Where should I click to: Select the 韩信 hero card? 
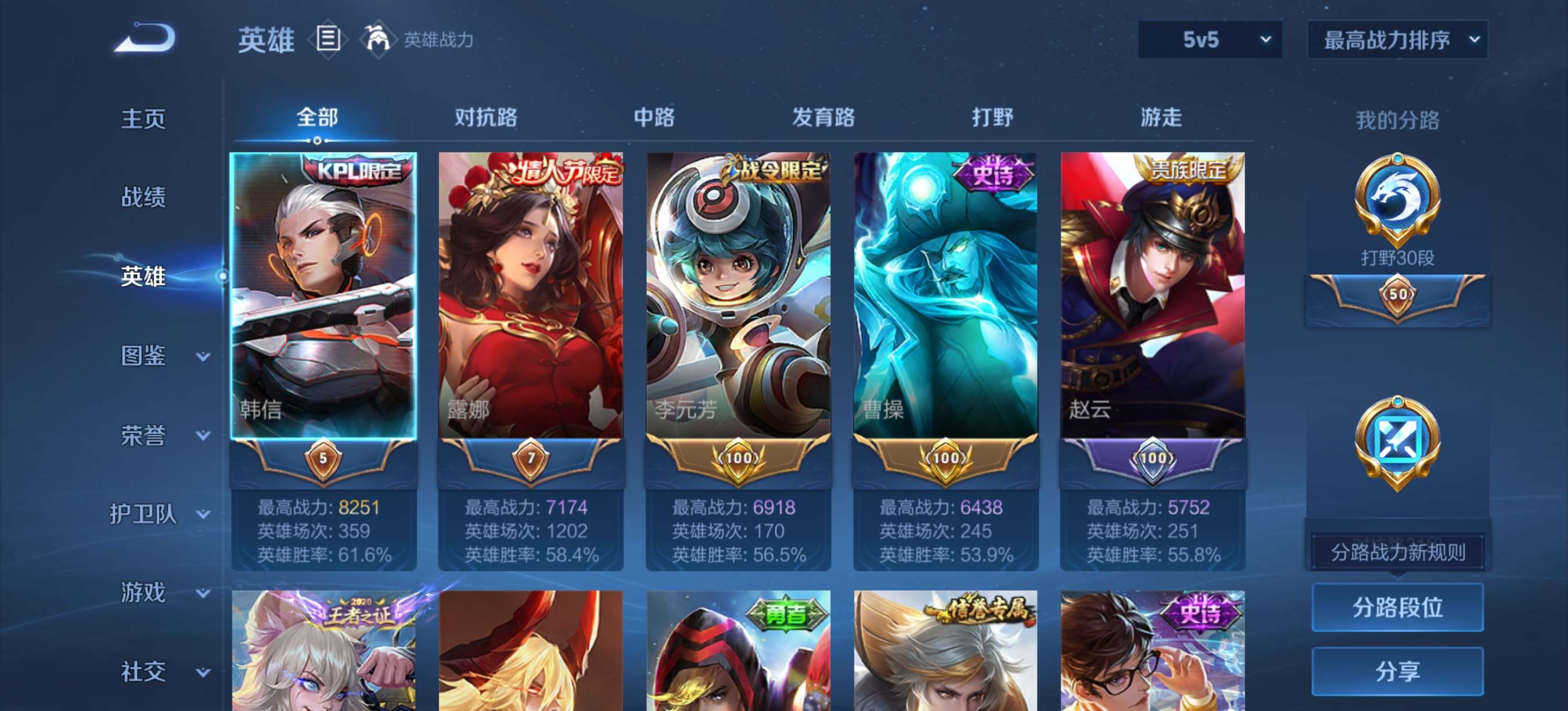[x=323, y=295]
